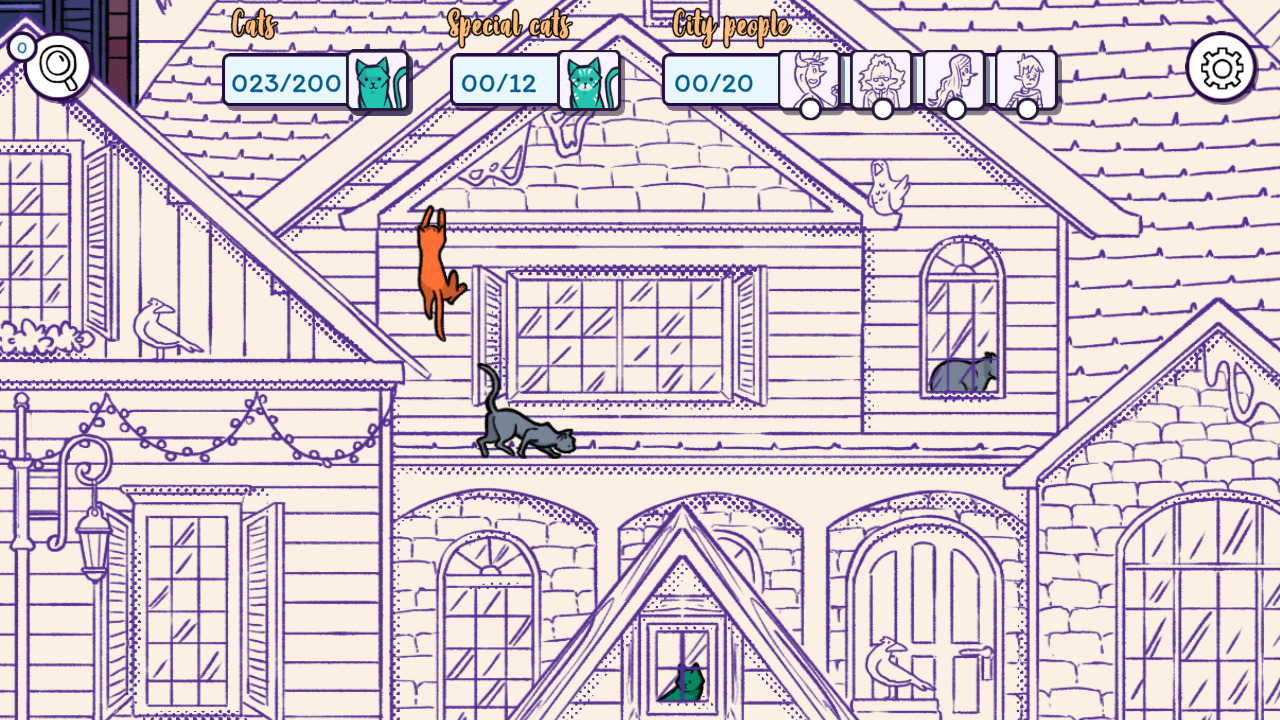Click the bird perched on the left roof
Viewport: 1280px width, 720px height.
(162, 323)
